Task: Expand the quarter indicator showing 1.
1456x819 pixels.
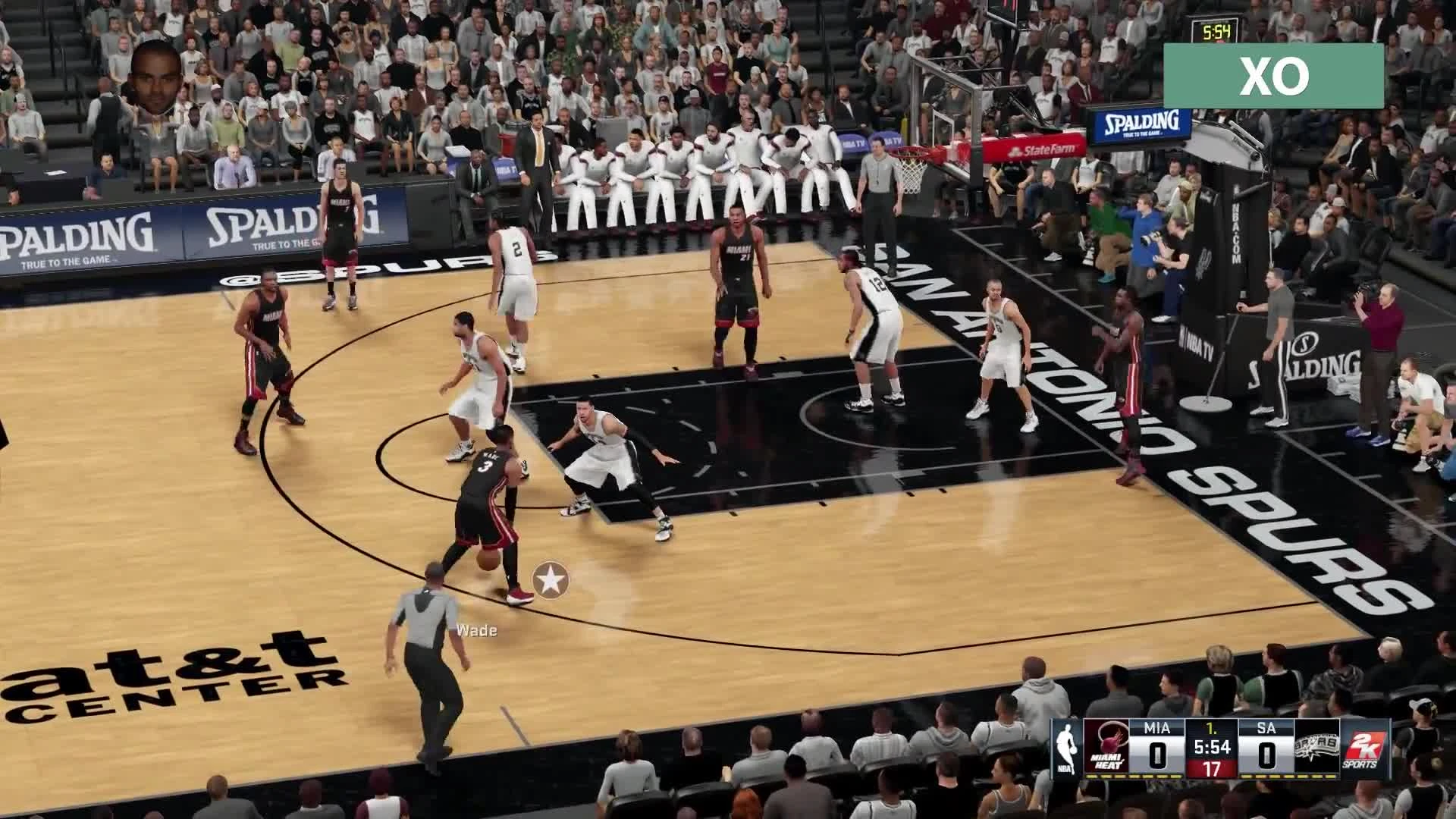Action: 1211,728
